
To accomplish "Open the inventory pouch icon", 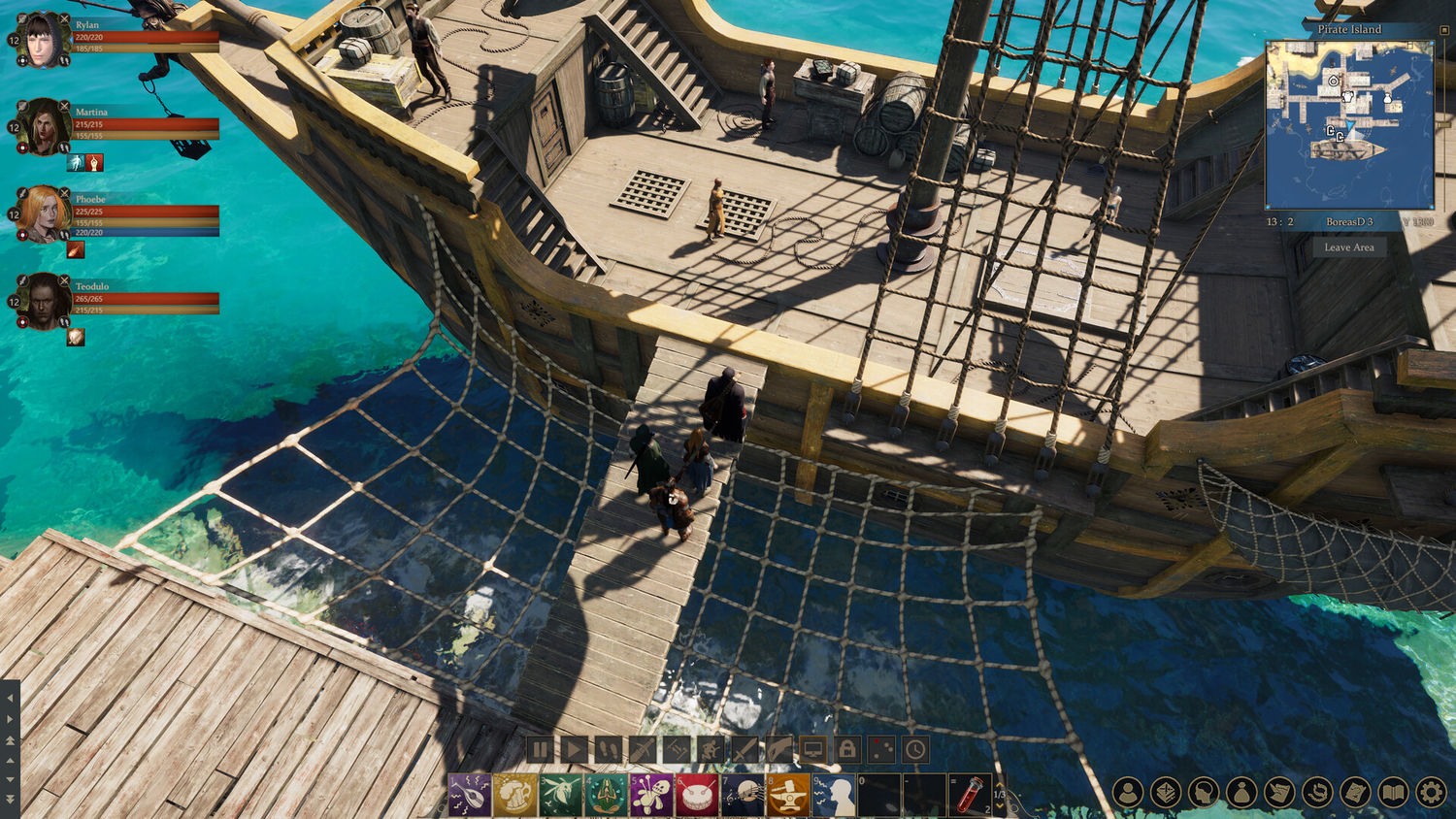I will coord(1241,793).
